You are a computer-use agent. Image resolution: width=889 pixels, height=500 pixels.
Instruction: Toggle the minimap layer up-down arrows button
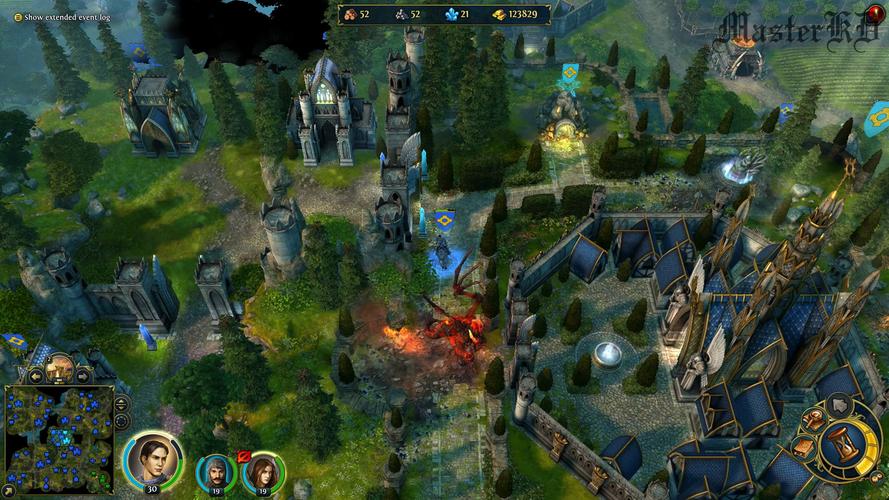coord(122,404)
